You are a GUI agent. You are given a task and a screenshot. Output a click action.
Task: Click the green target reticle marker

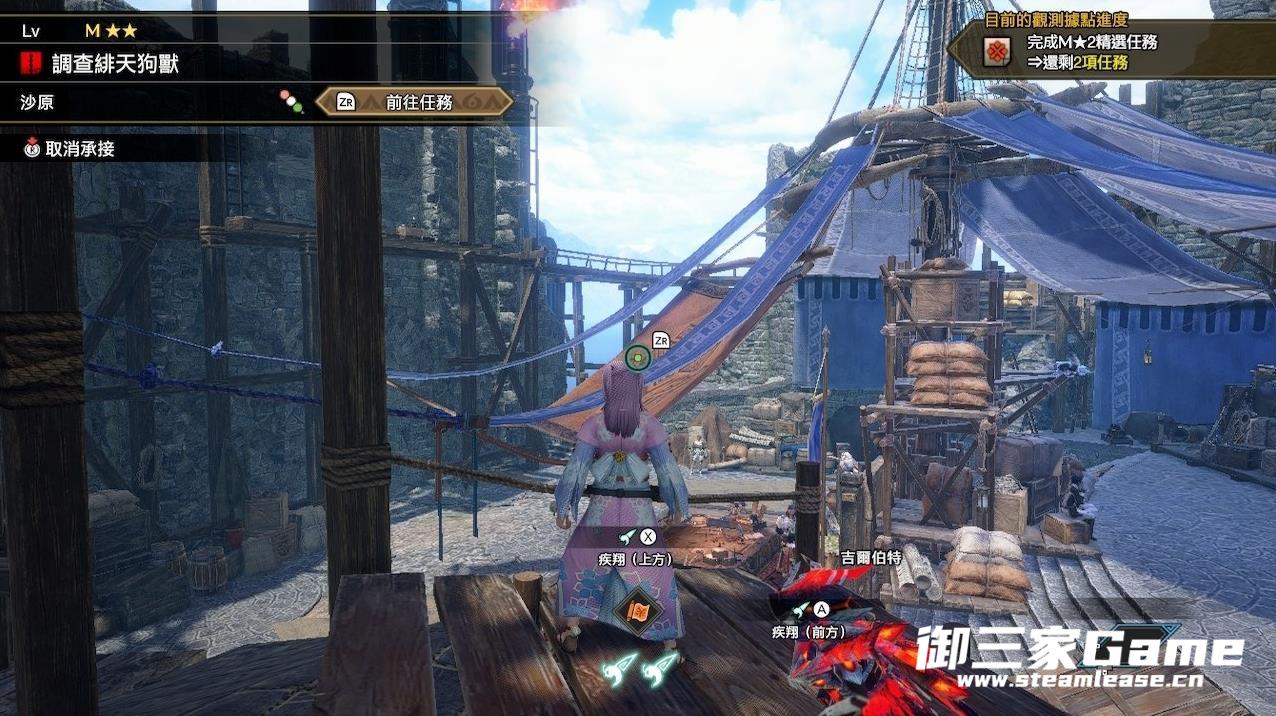(638, 357)
